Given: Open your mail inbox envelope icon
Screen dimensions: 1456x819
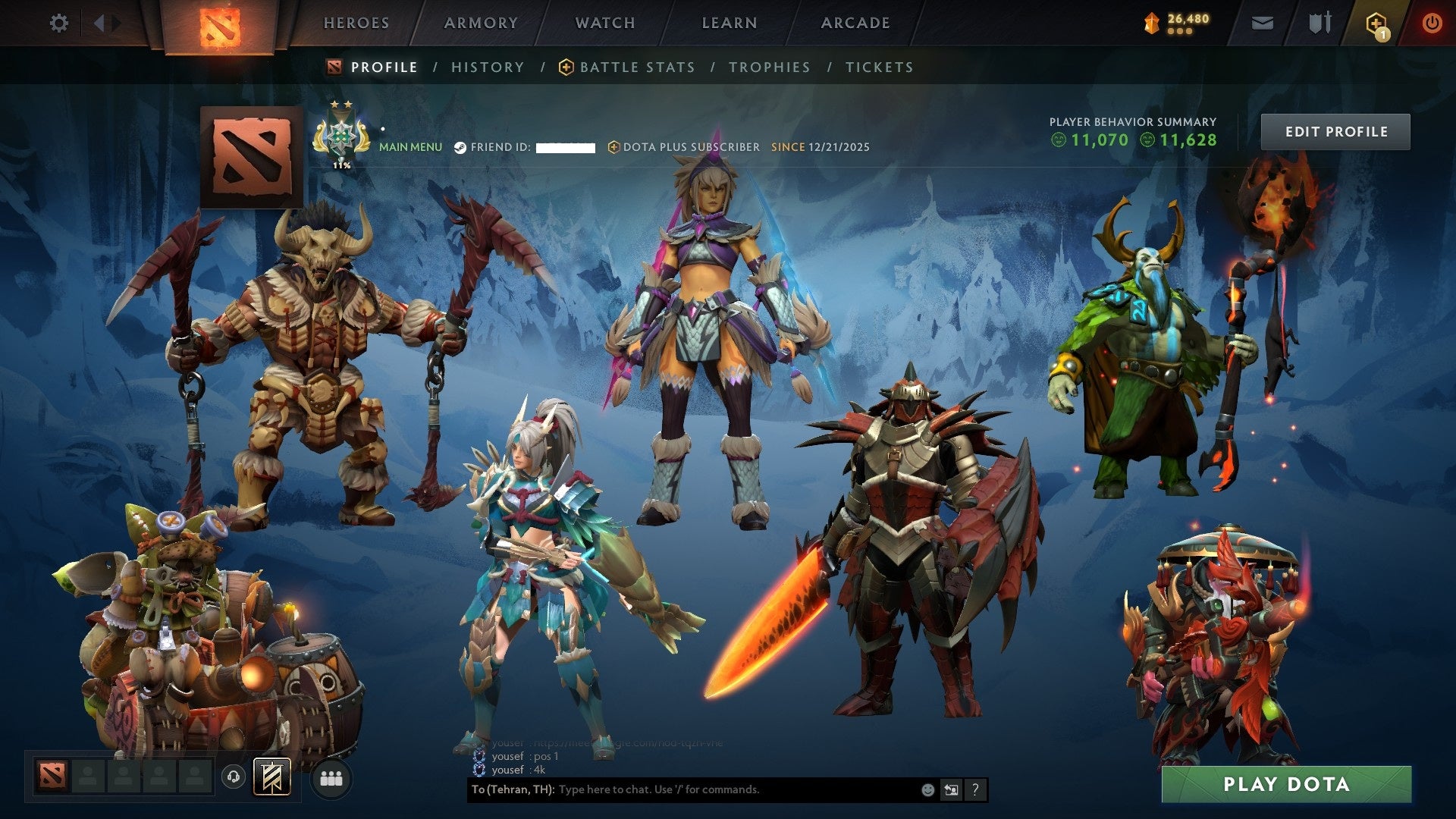Looking at the screenshot, I should (1263, 23).
